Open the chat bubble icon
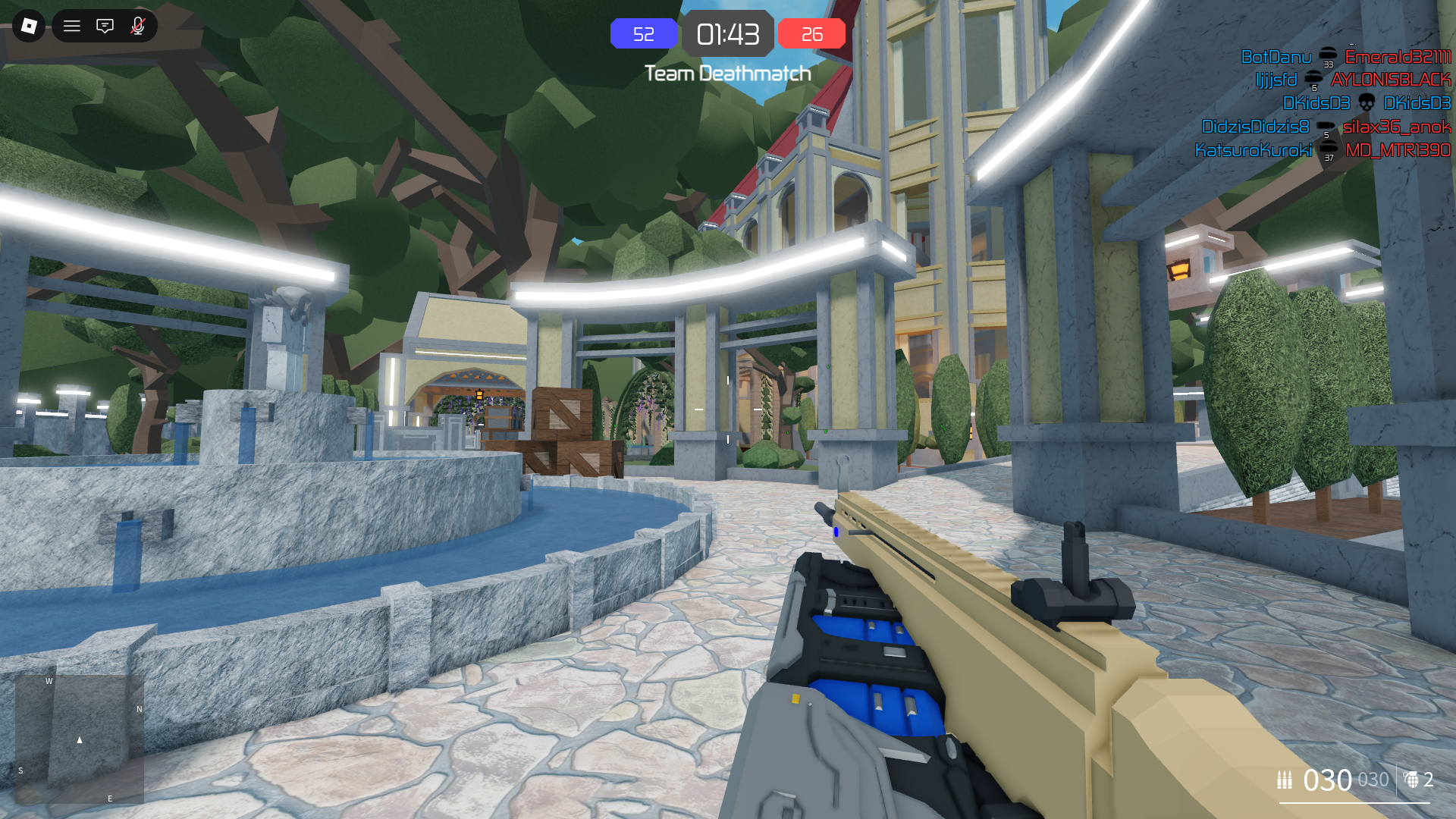 [x=105, y=25]
